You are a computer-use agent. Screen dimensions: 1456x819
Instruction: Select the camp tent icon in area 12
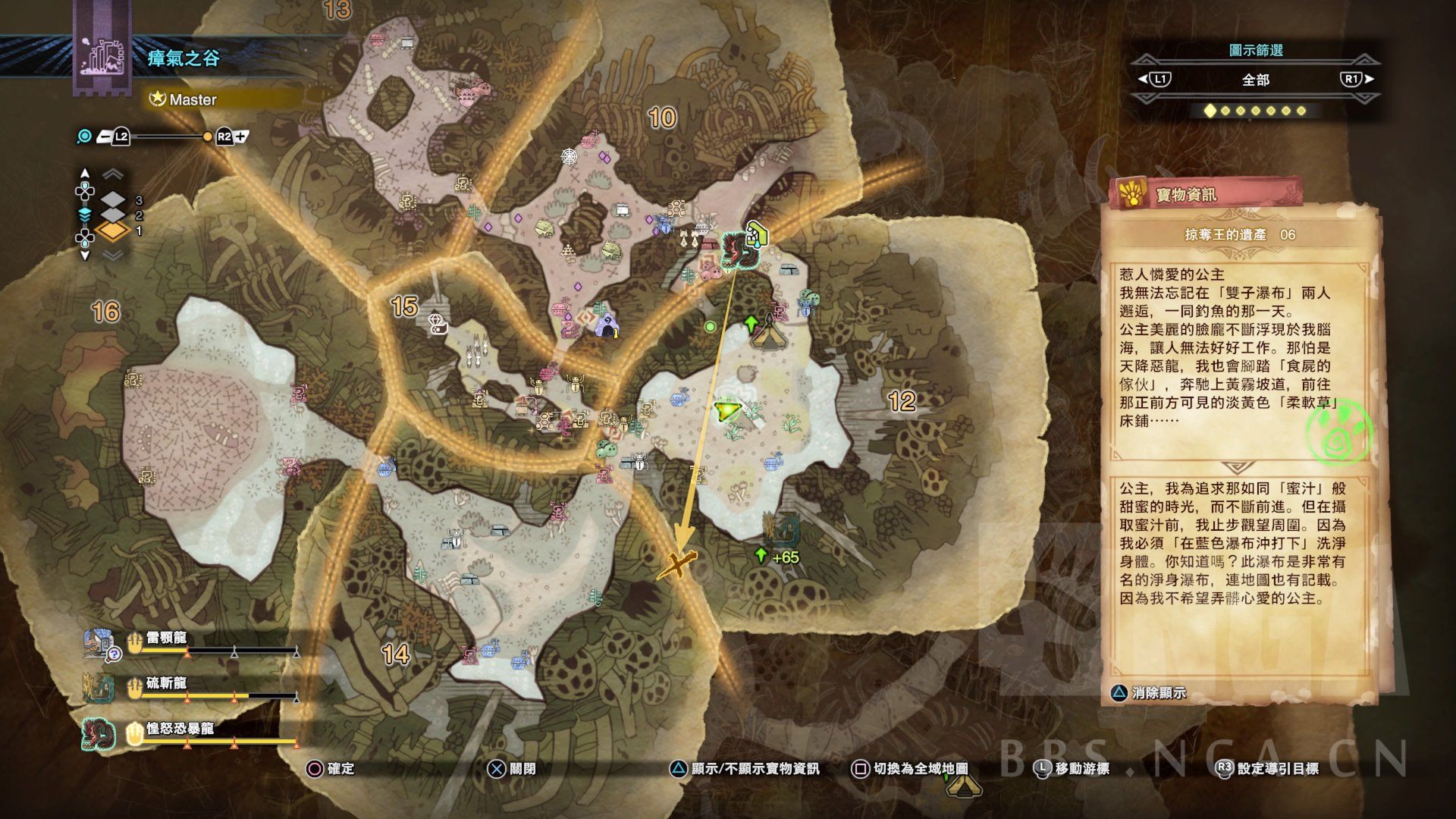[770, 334]
